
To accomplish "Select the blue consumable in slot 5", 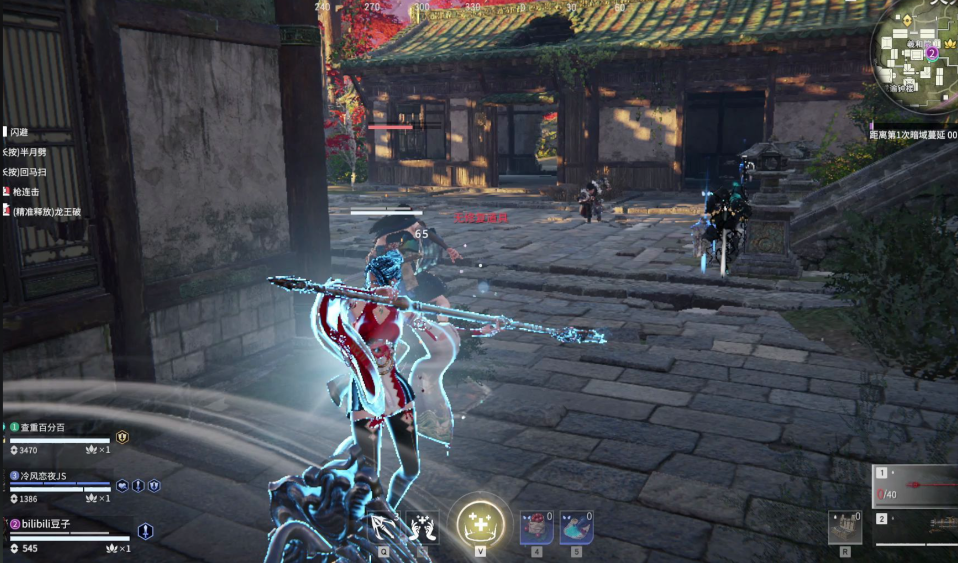I will coord(576,526).
